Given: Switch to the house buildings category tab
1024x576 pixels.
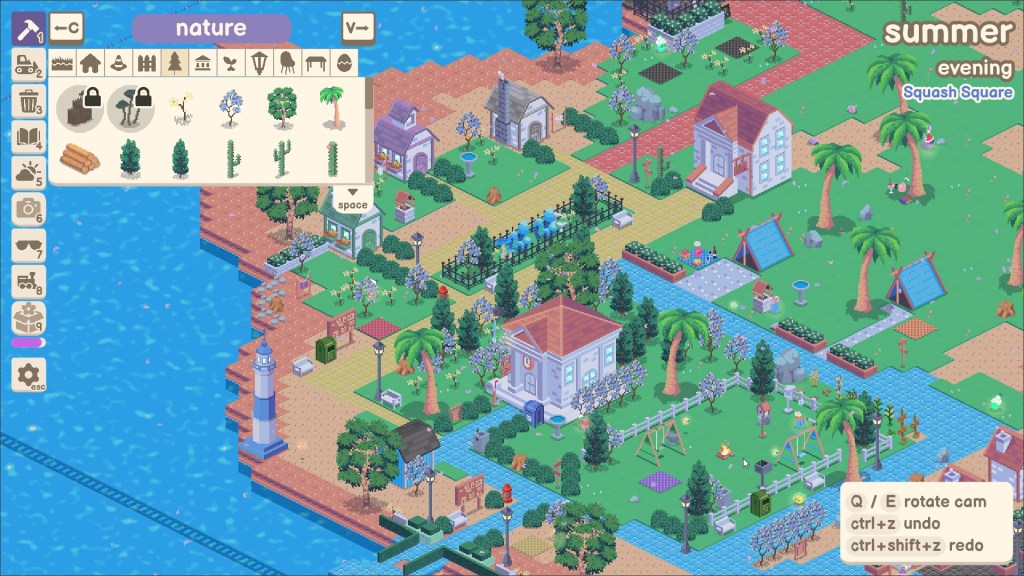Looking at the screenshot, I should click(91, 64).
